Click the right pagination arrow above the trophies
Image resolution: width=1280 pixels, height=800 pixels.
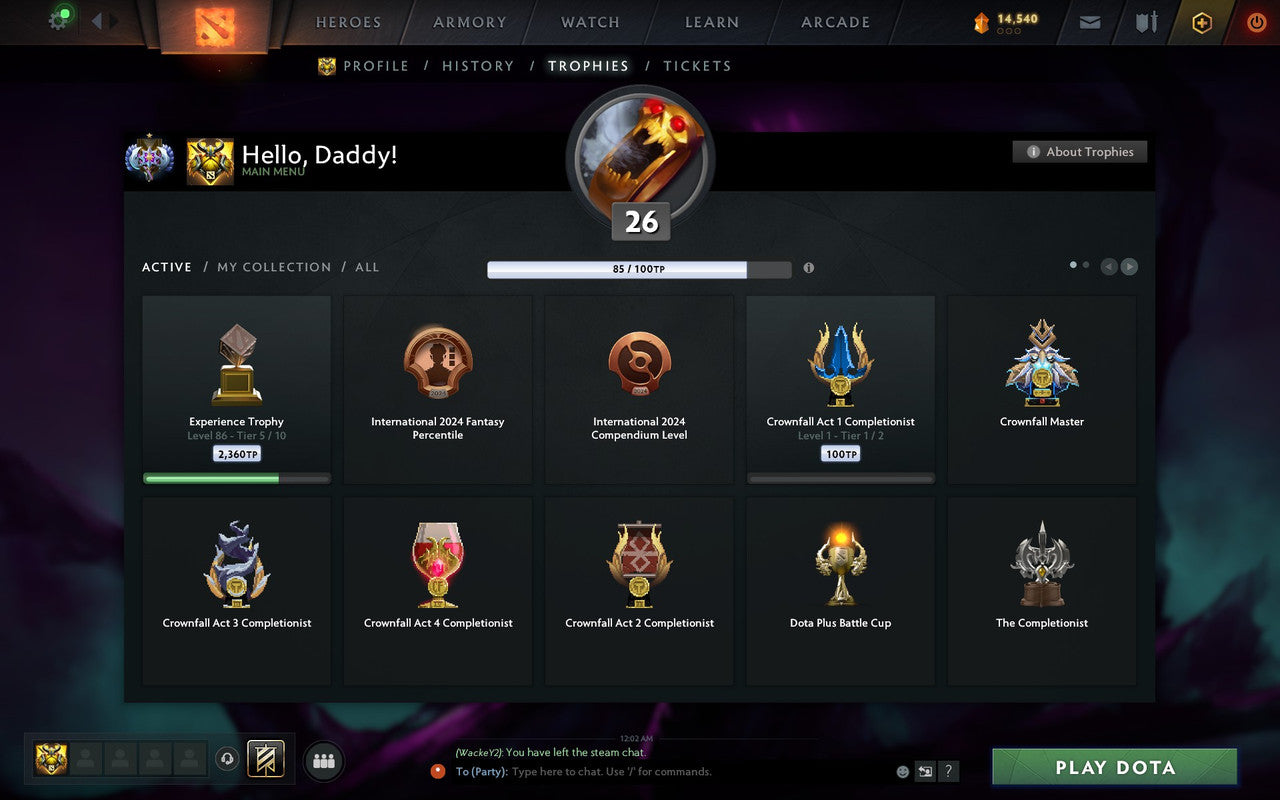click(1130, 267)
